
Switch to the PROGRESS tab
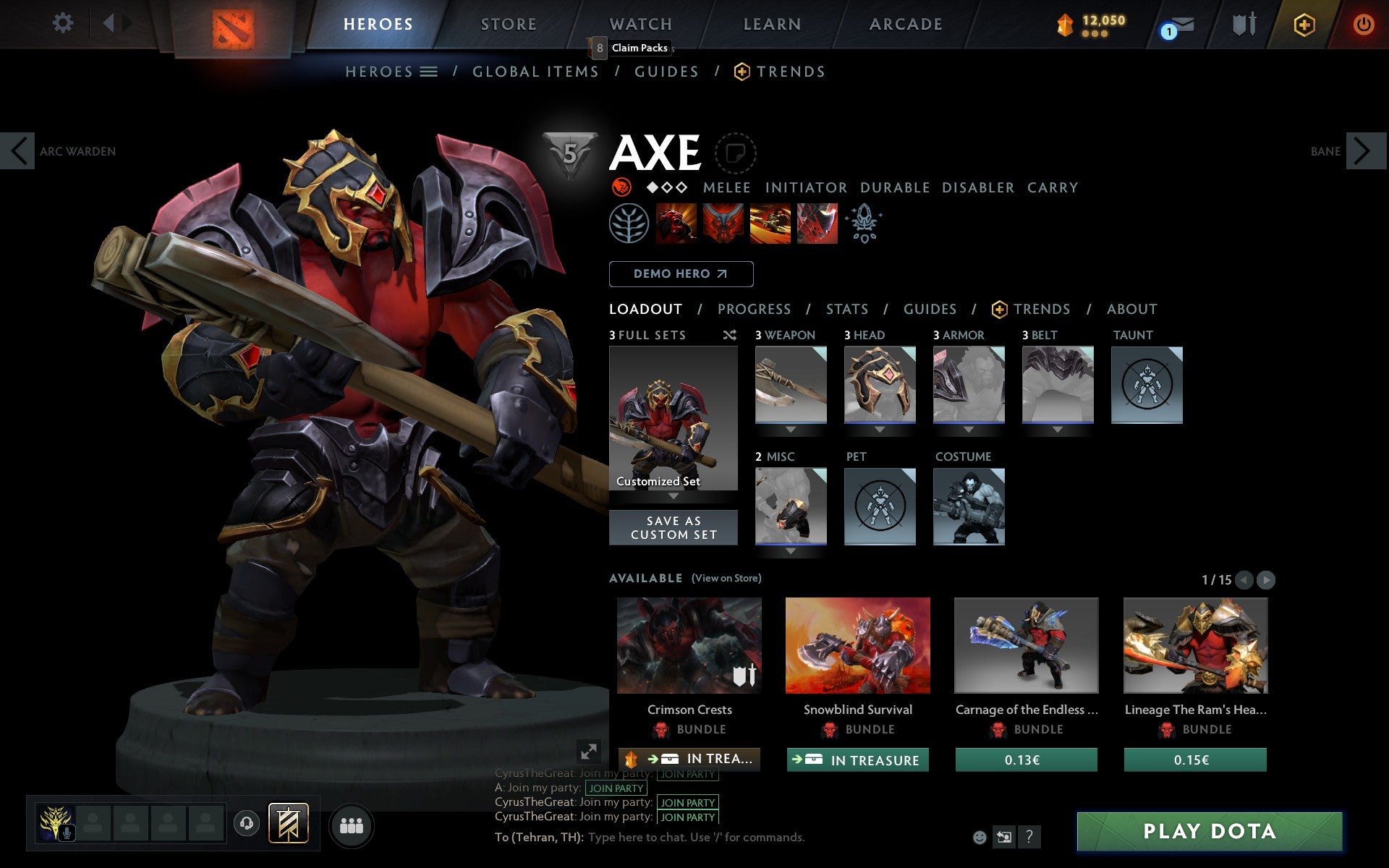pos(754,309)
